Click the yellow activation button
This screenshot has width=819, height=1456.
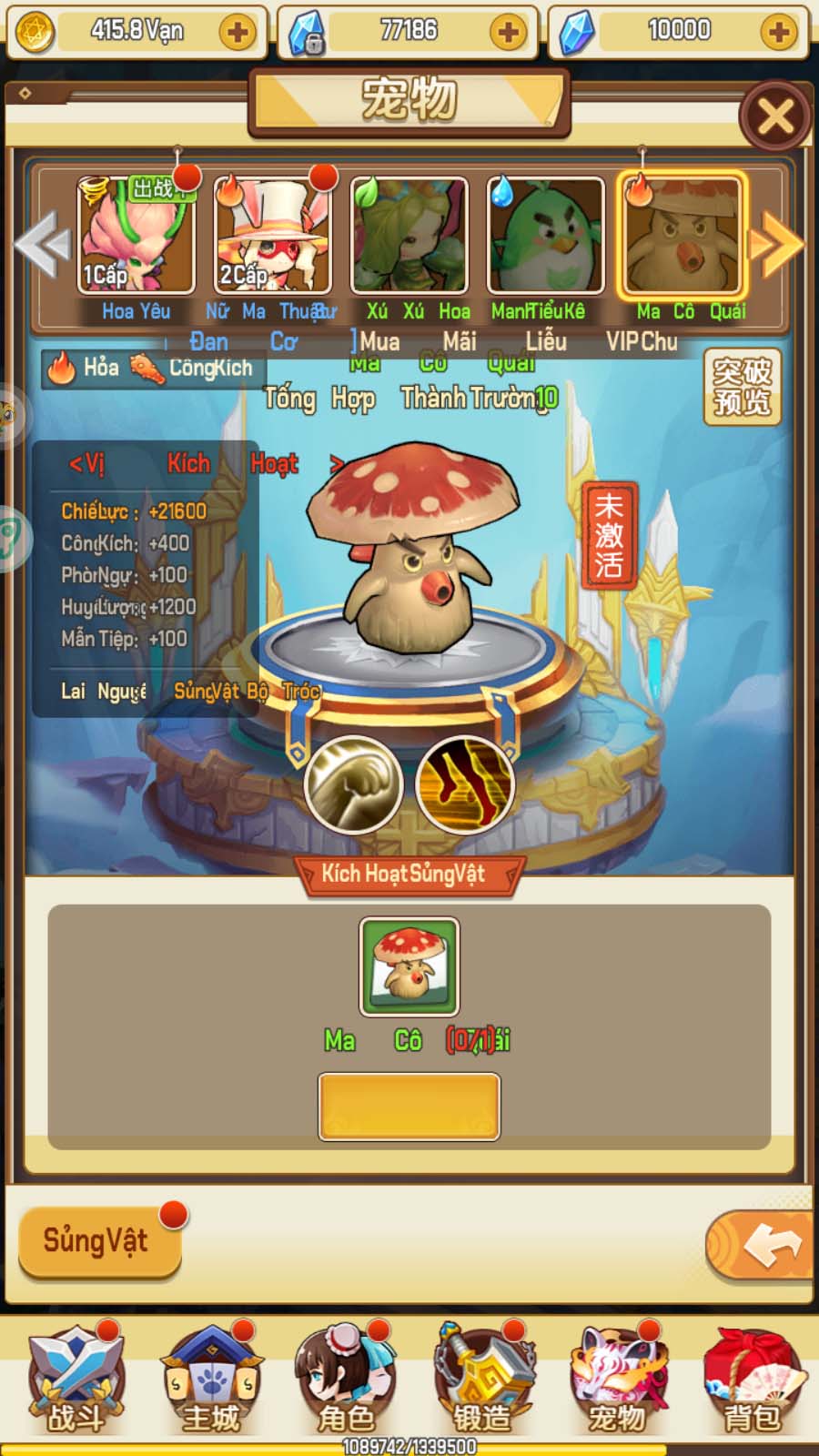tap(409, 1107)
